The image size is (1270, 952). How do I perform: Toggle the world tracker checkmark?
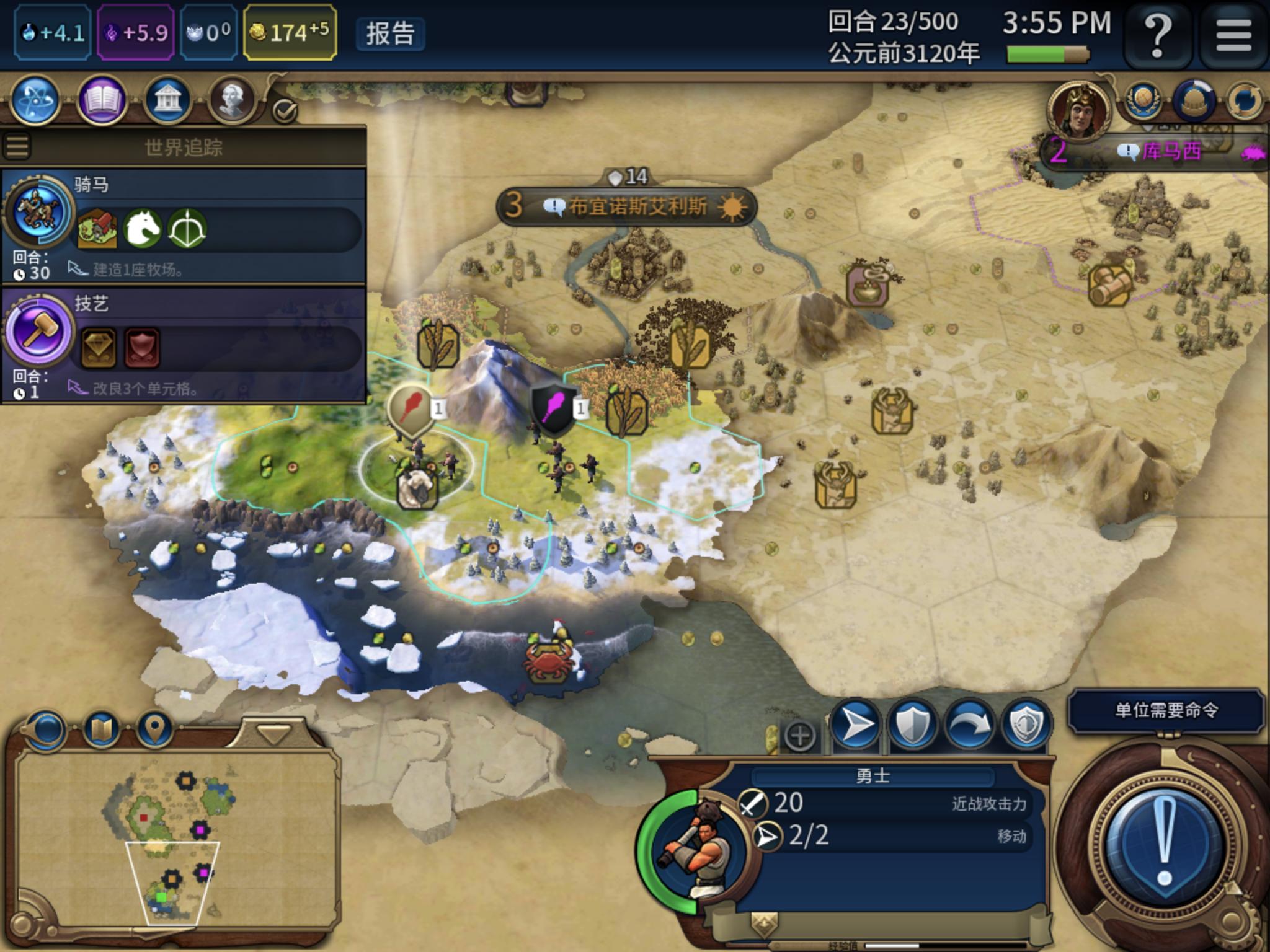(x=285, y=111)
